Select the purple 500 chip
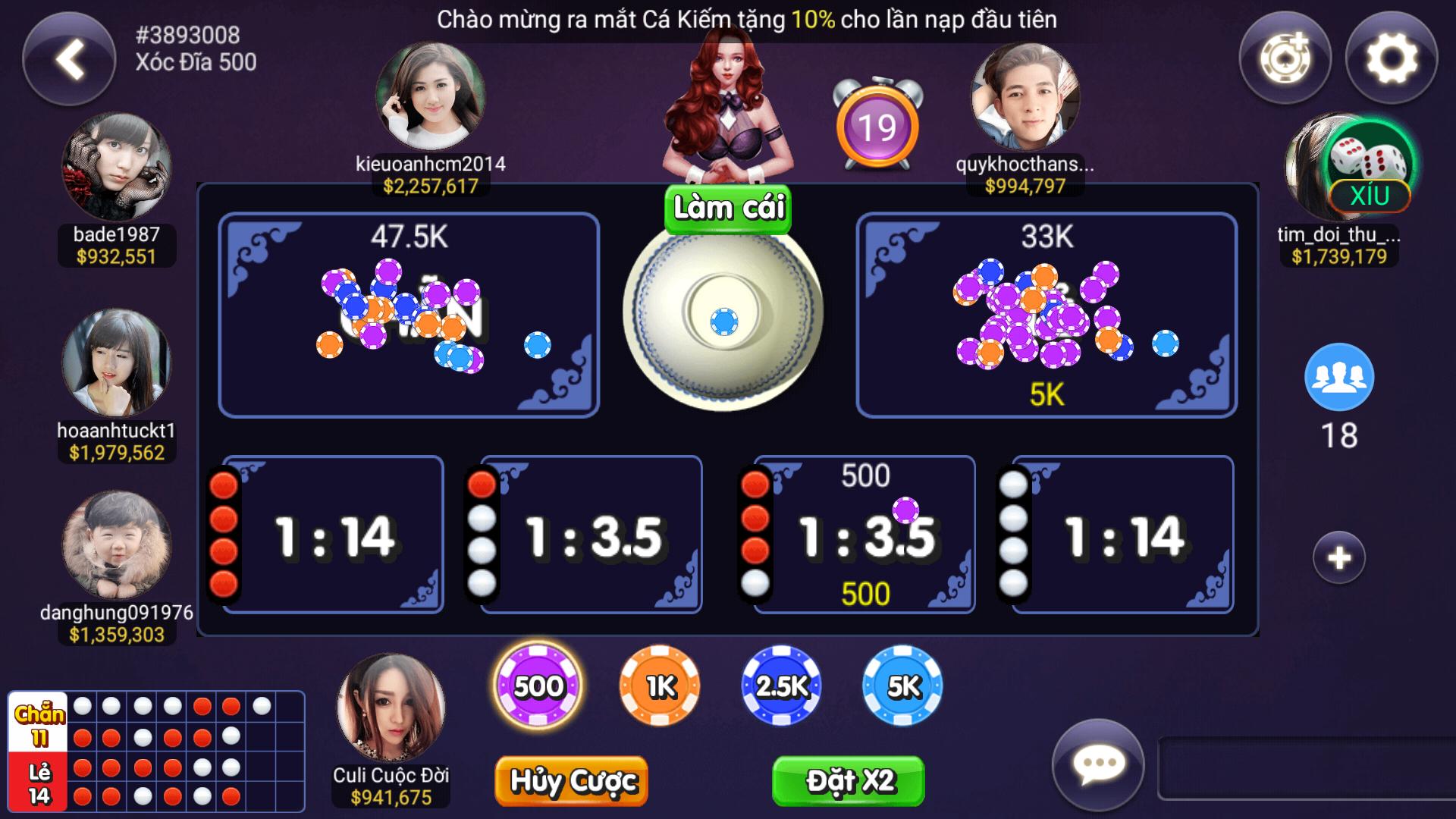Image resolution: width=1456 pixels, height=819 pixels. click(x=538, y=686)
